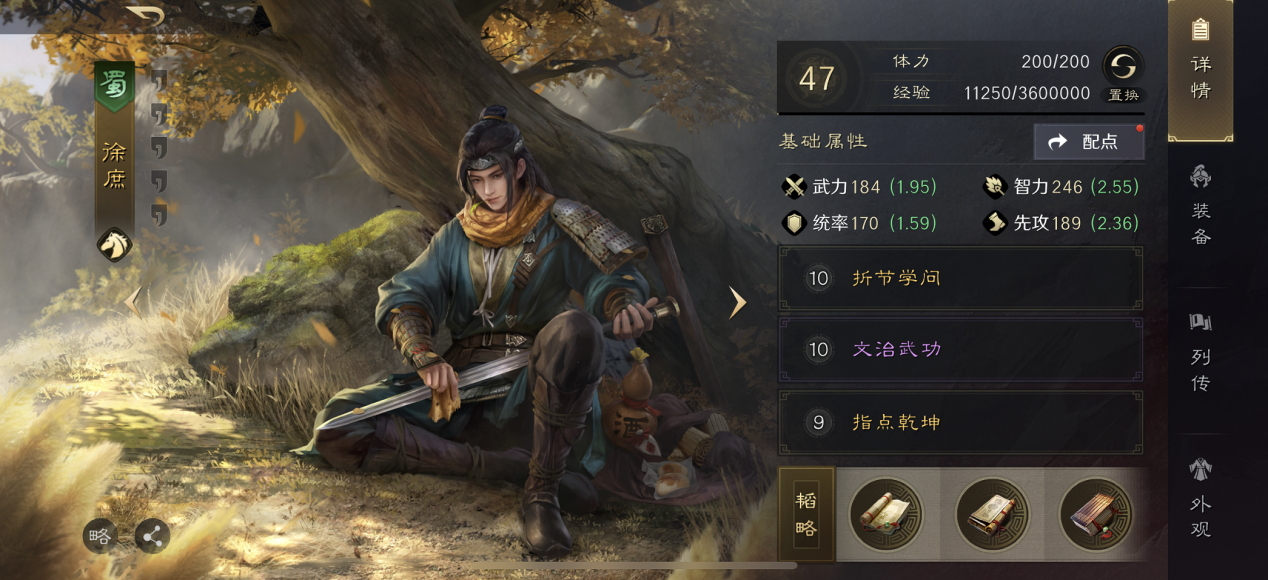Select the scroll strategy book slot
Image resolution: width=1268 pixels, height=580 pixels.
886,515
